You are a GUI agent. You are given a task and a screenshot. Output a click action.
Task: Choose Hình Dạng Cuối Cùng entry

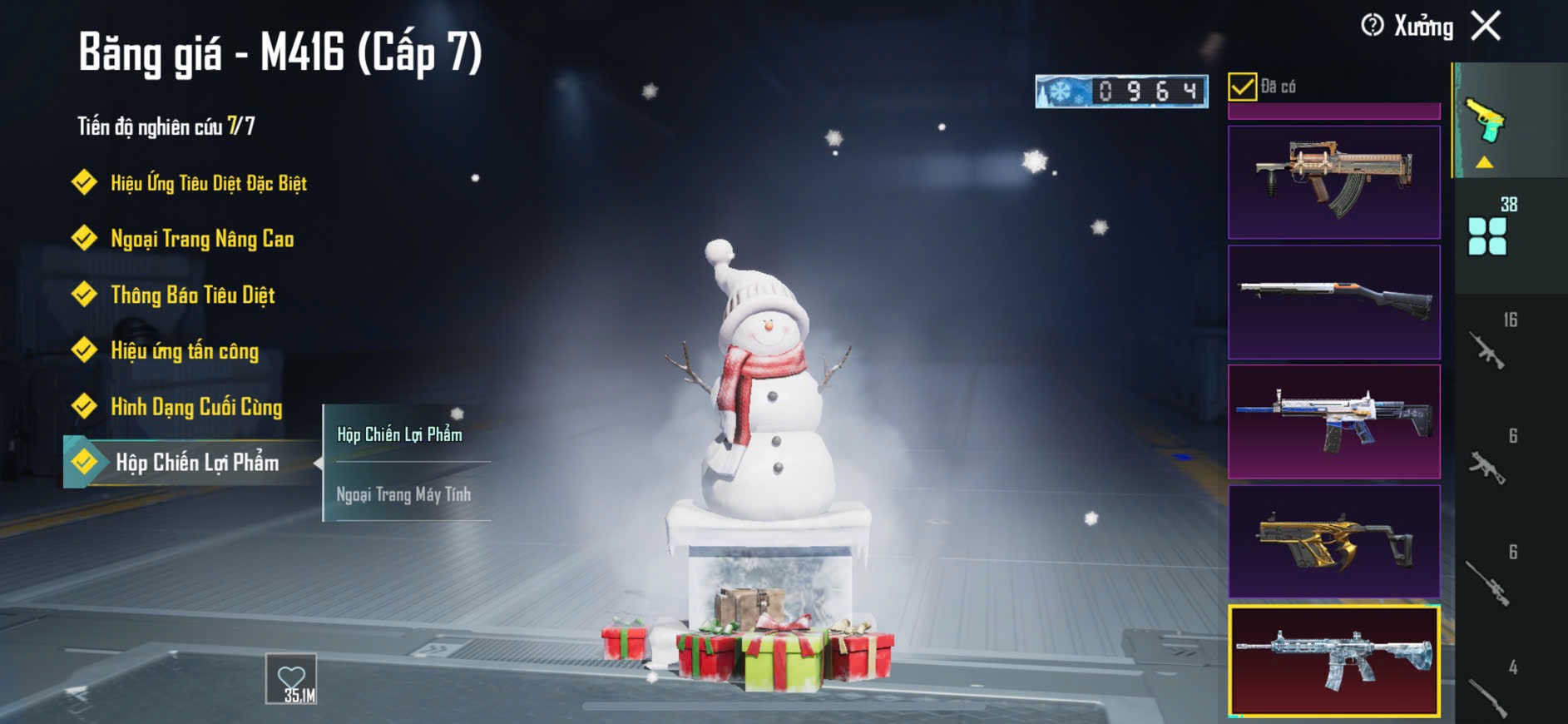coord(196,407)
